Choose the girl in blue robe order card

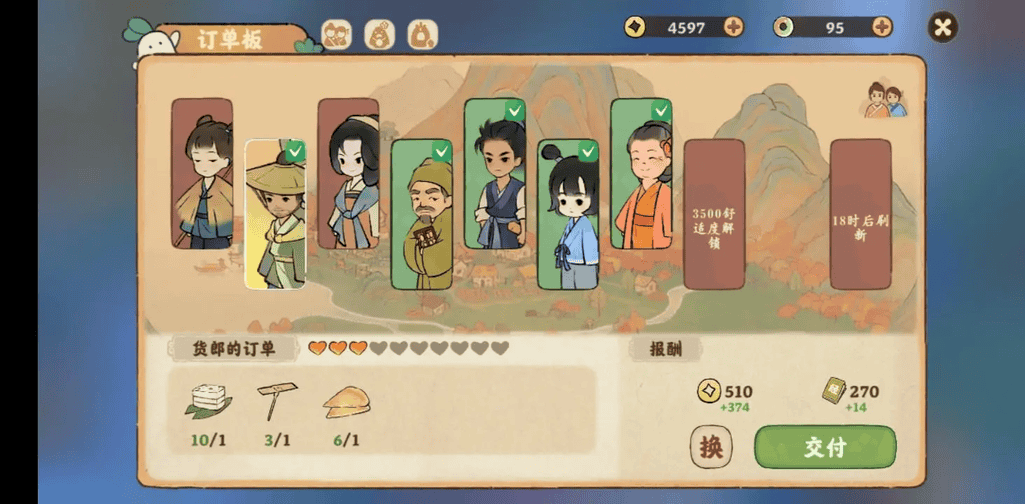click(567, 214)
